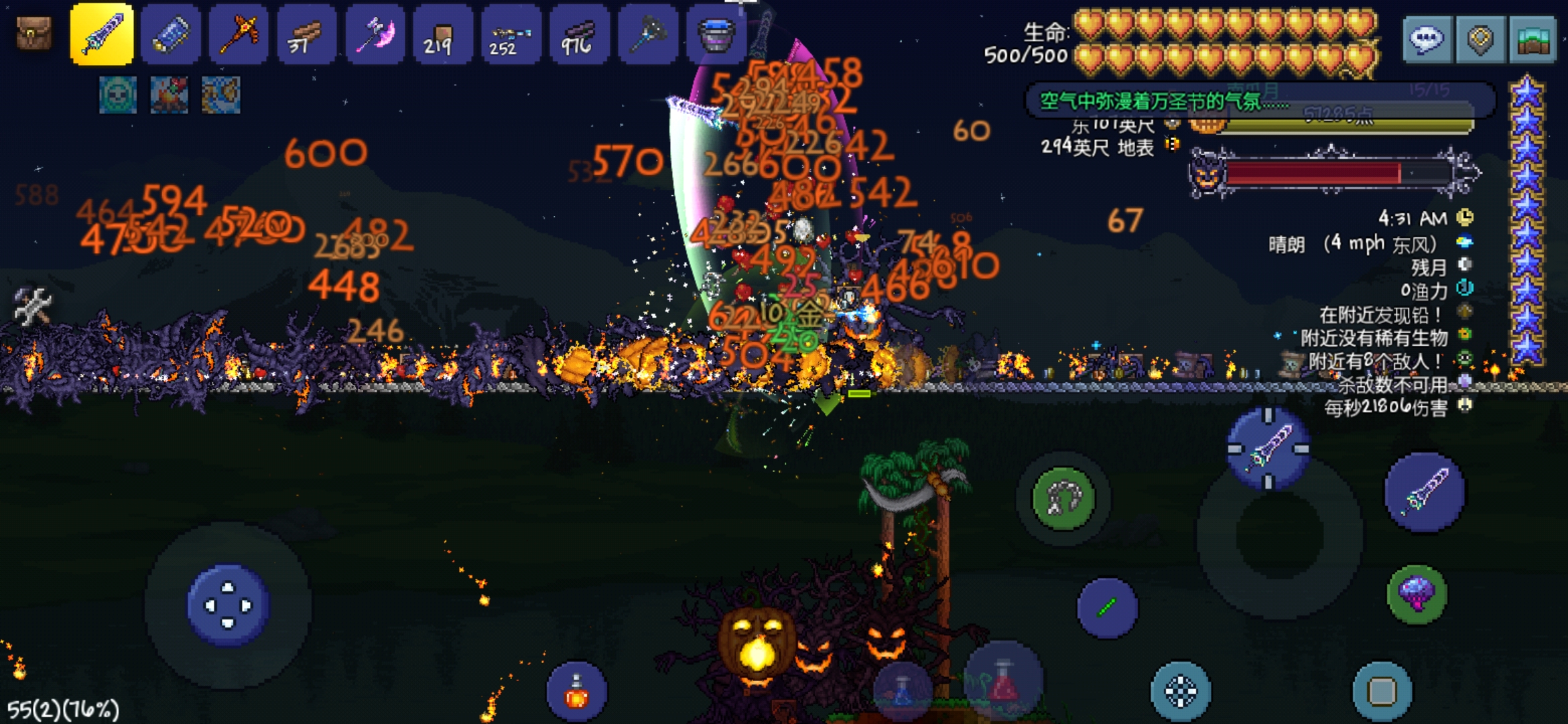Choose the water bucket hotbar slot
This screenshot has width=1568, height=724.
(716, 34)
